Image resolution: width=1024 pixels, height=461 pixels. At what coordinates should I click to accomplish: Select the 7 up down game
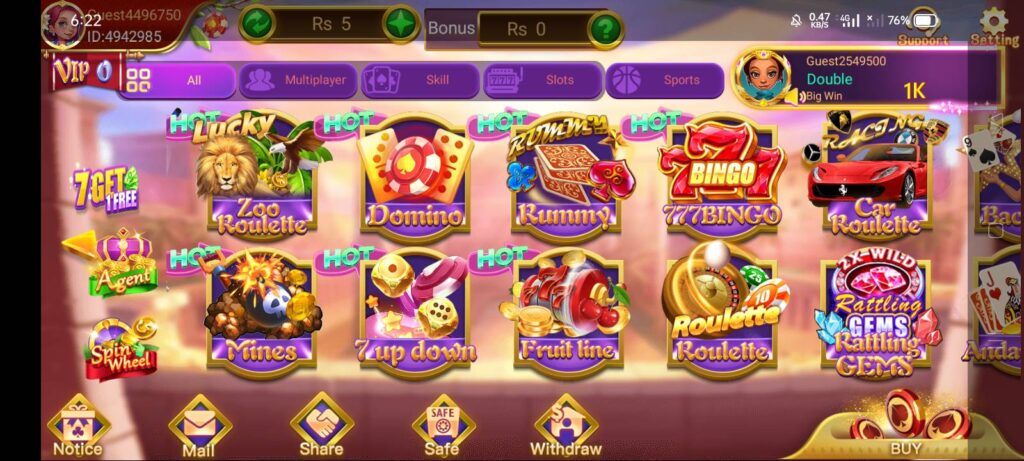414,310
